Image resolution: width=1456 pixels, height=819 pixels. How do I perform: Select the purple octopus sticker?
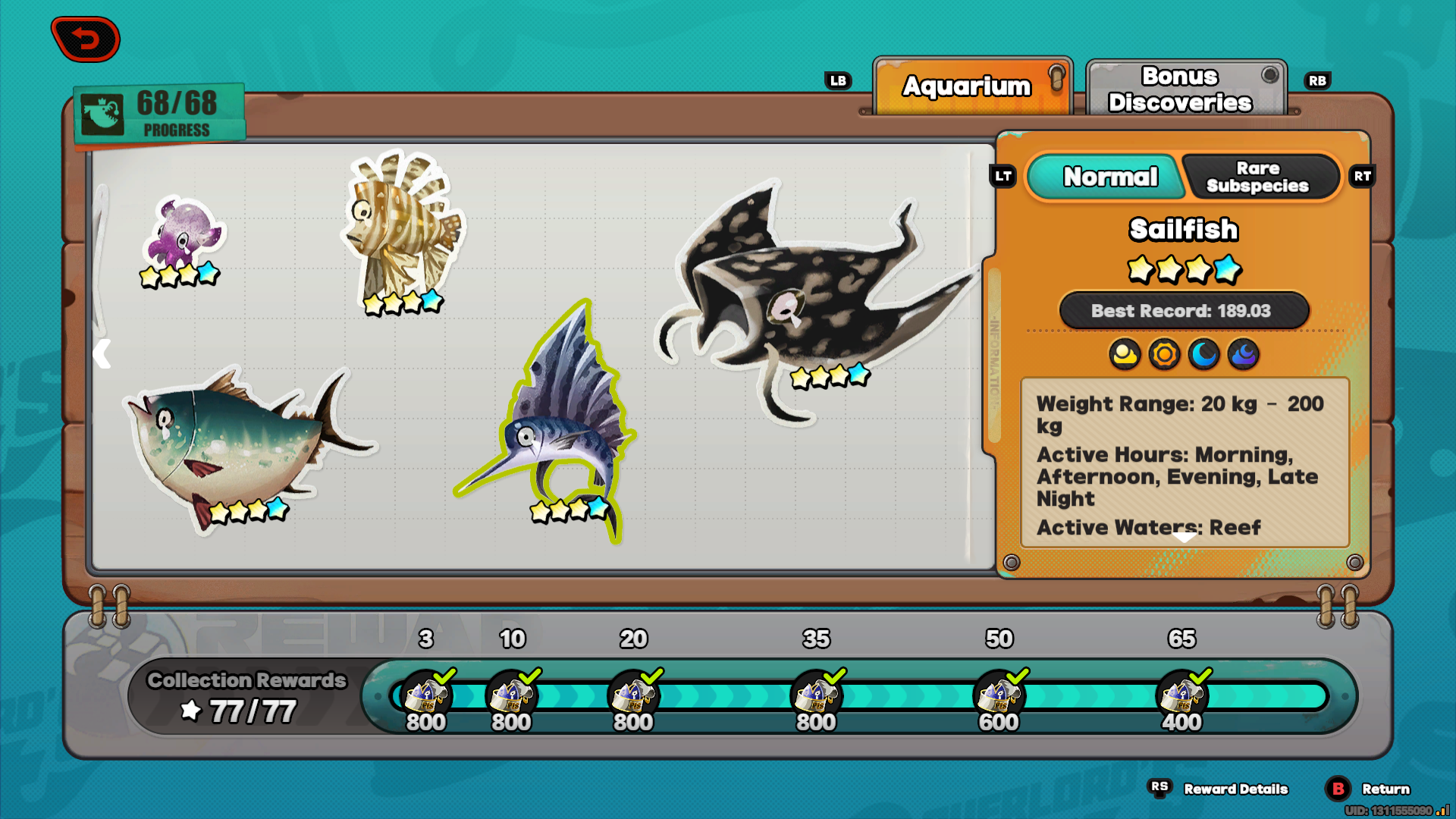[x=182, y=237]
